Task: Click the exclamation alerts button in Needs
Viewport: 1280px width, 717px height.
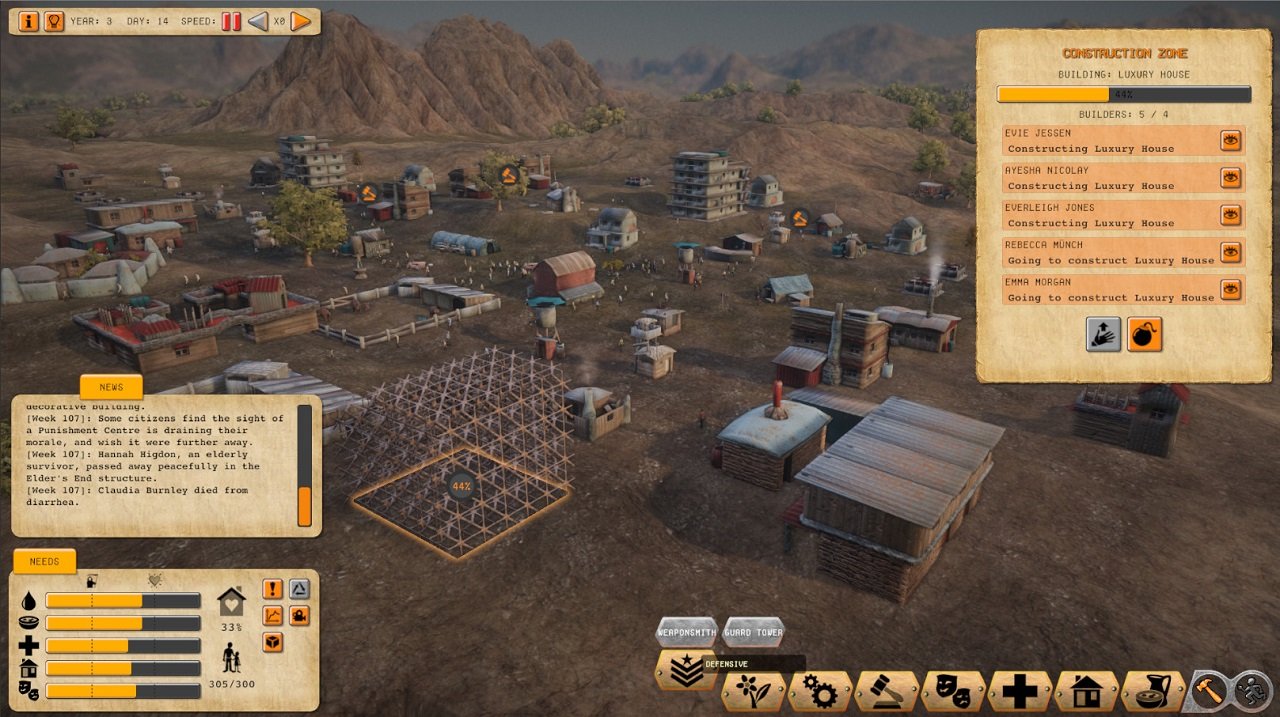Action: tap(273, 589)
